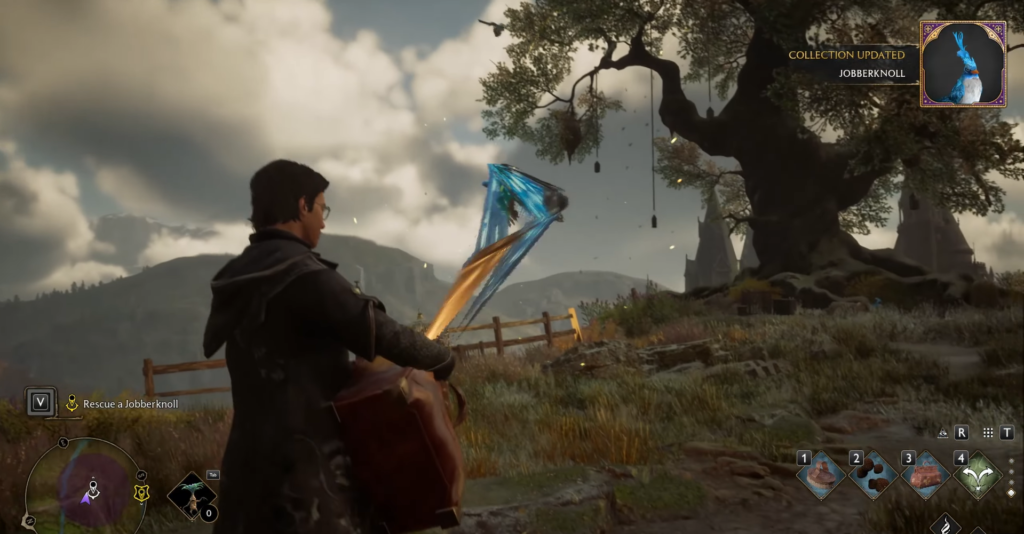The height and width of the screenshot is (534, 1024).
Task: Click the Collection Updated notification banner
Action: point(848,63)
